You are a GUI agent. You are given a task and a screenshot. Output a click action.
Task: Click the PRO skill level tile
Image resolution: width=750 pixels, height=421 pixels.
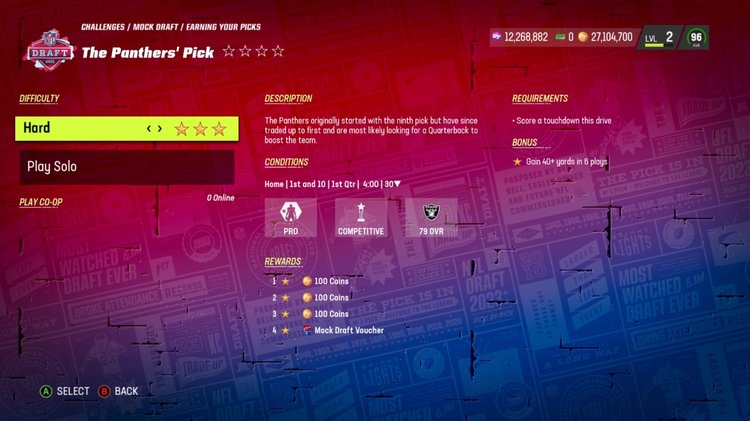click(290, 217)
